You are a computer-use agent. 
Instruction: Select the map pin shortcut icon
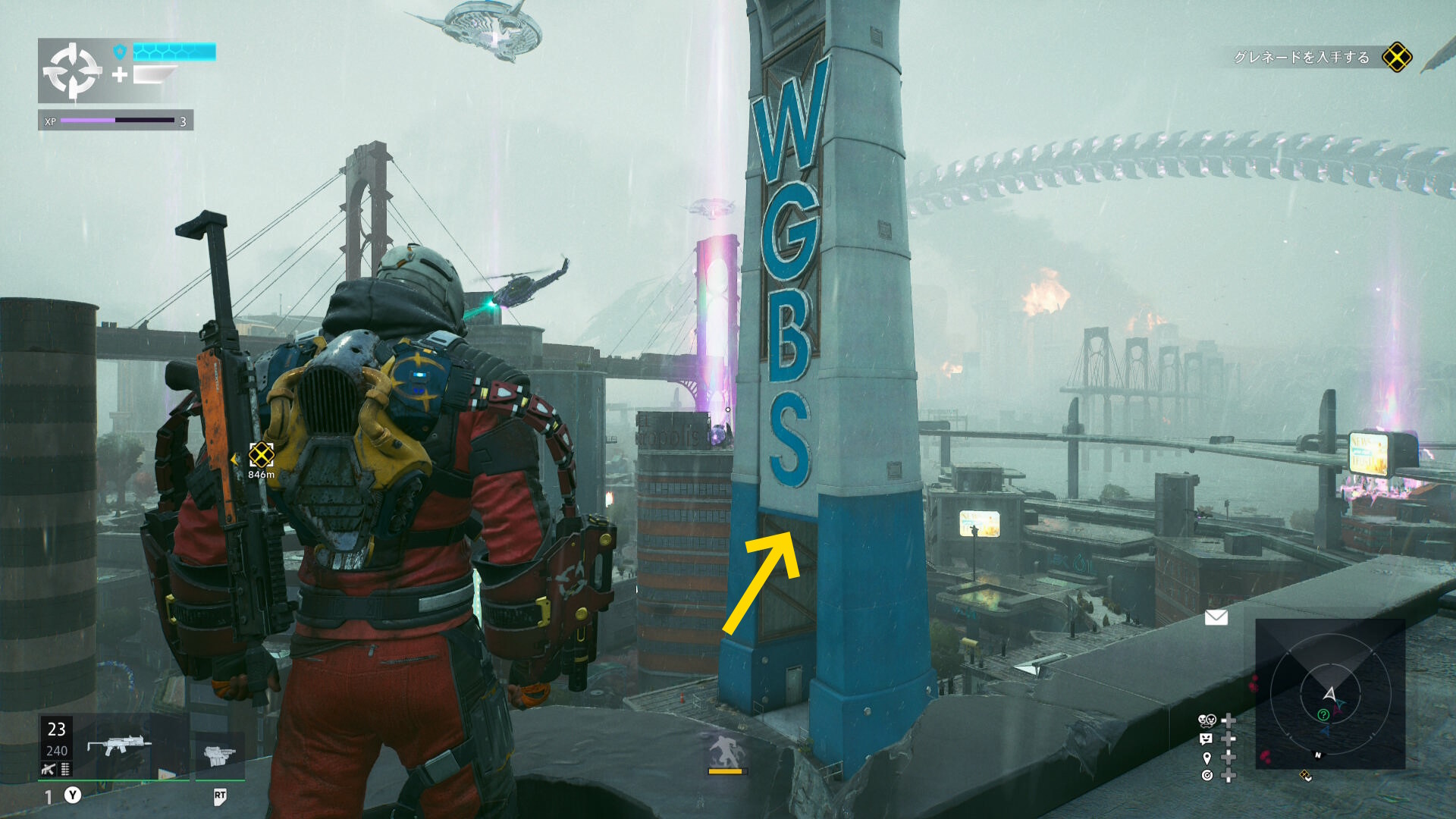pos(1207,758)
